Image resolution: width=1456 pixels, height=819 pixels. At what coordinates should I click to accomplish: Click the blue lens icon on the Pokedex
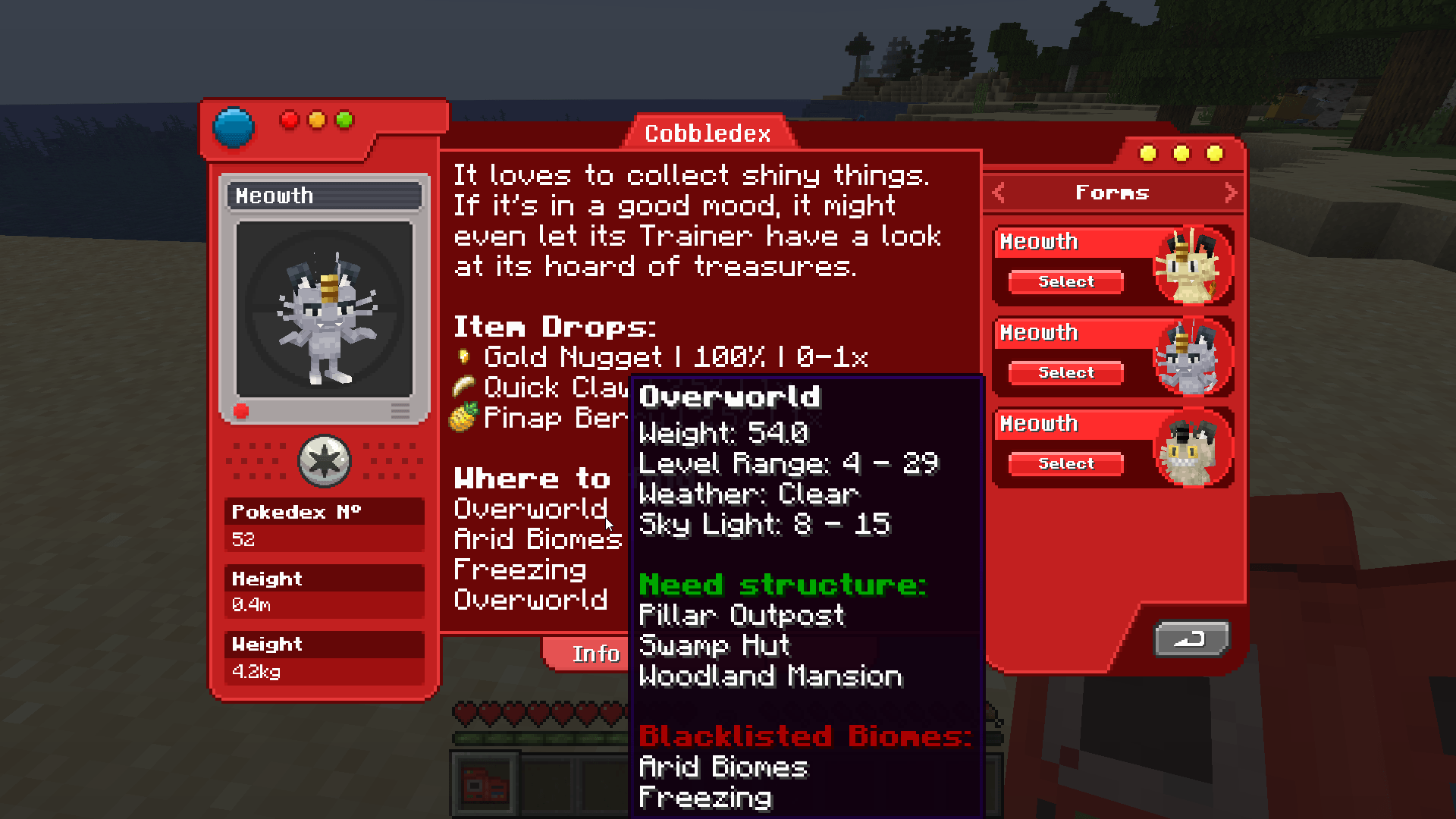coord(234,127)
